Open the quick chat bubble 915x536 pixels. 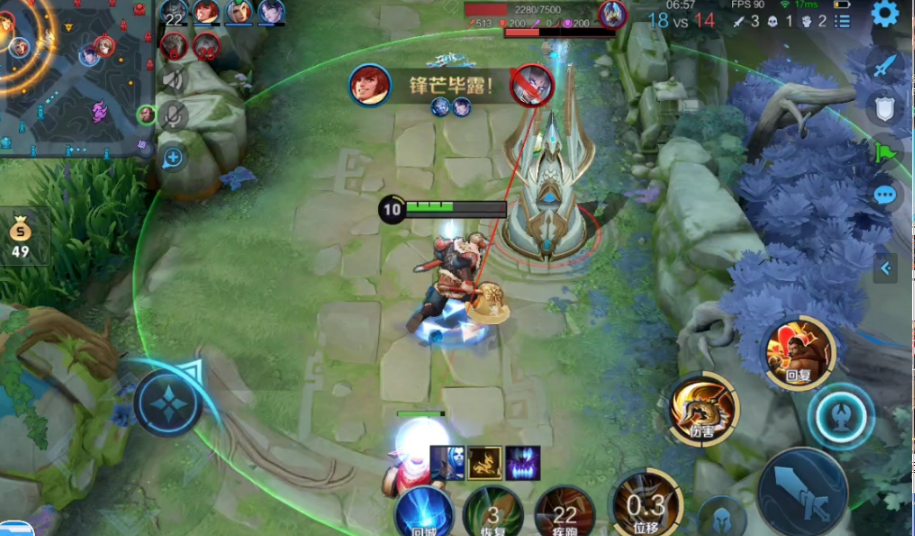(884, 195)
